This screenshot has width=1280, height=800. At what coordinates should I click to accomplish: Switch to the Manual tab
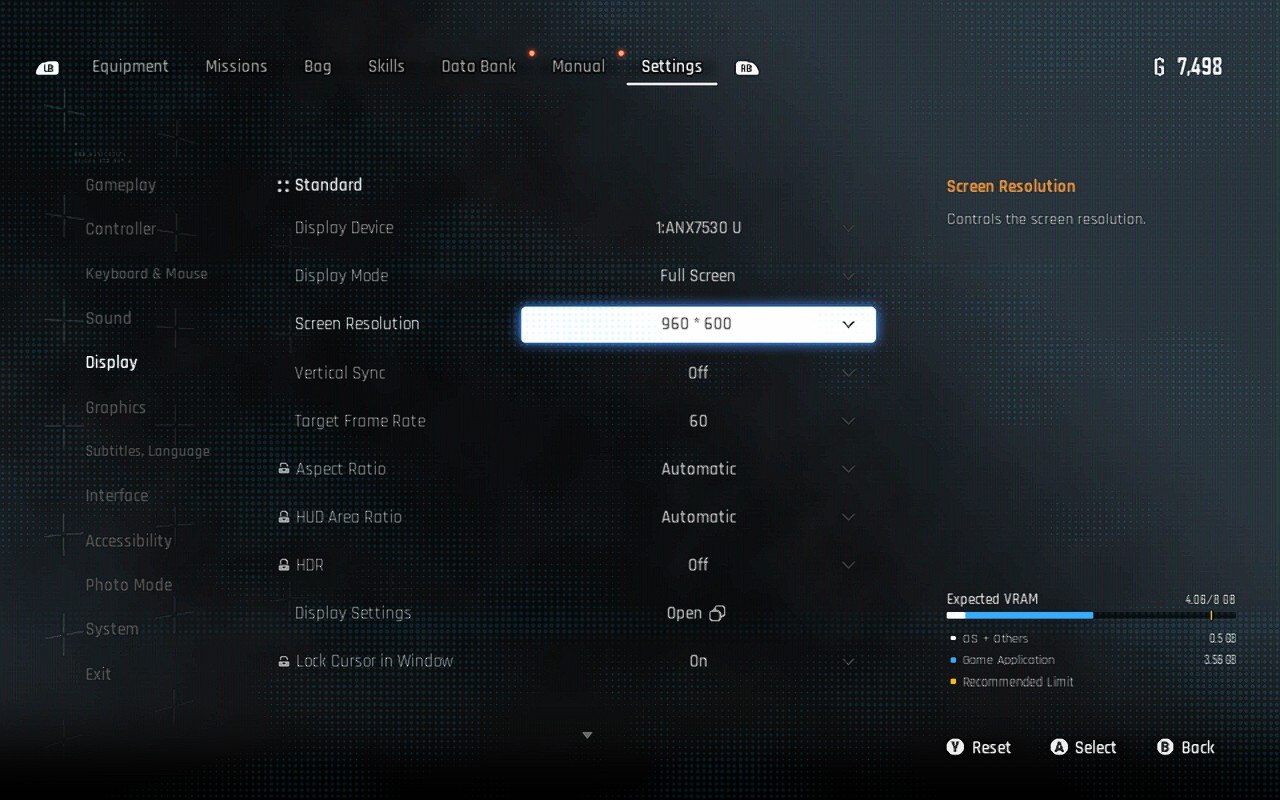click(x=578, y=67)
